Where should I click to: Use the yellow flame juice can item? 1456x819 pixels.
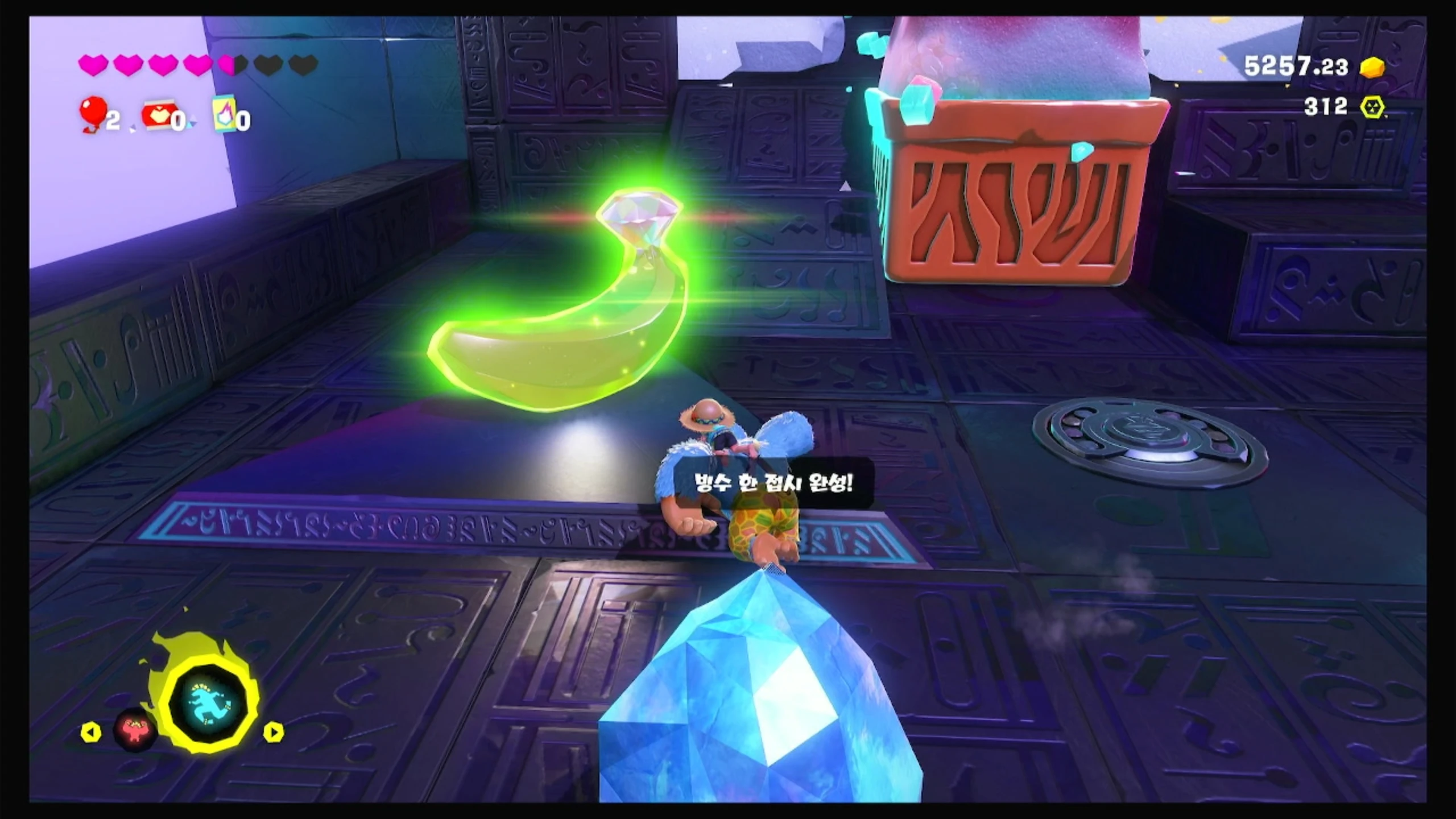[225, 115]
